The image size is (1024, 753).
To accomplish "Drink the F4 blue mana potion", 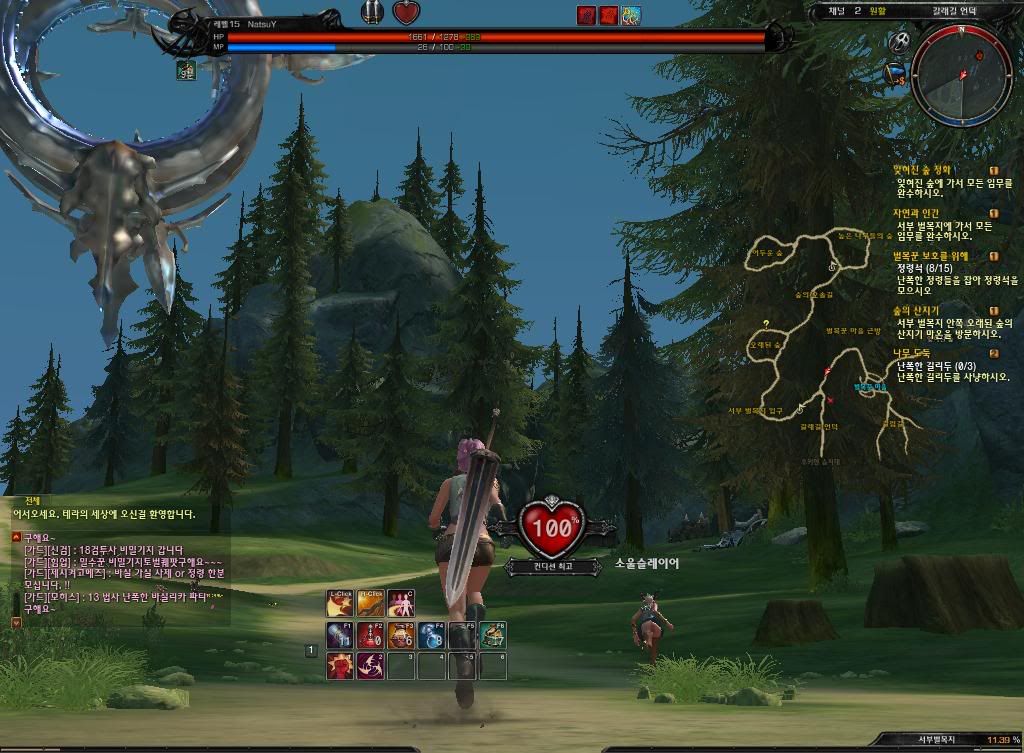I will click(431, 635).
